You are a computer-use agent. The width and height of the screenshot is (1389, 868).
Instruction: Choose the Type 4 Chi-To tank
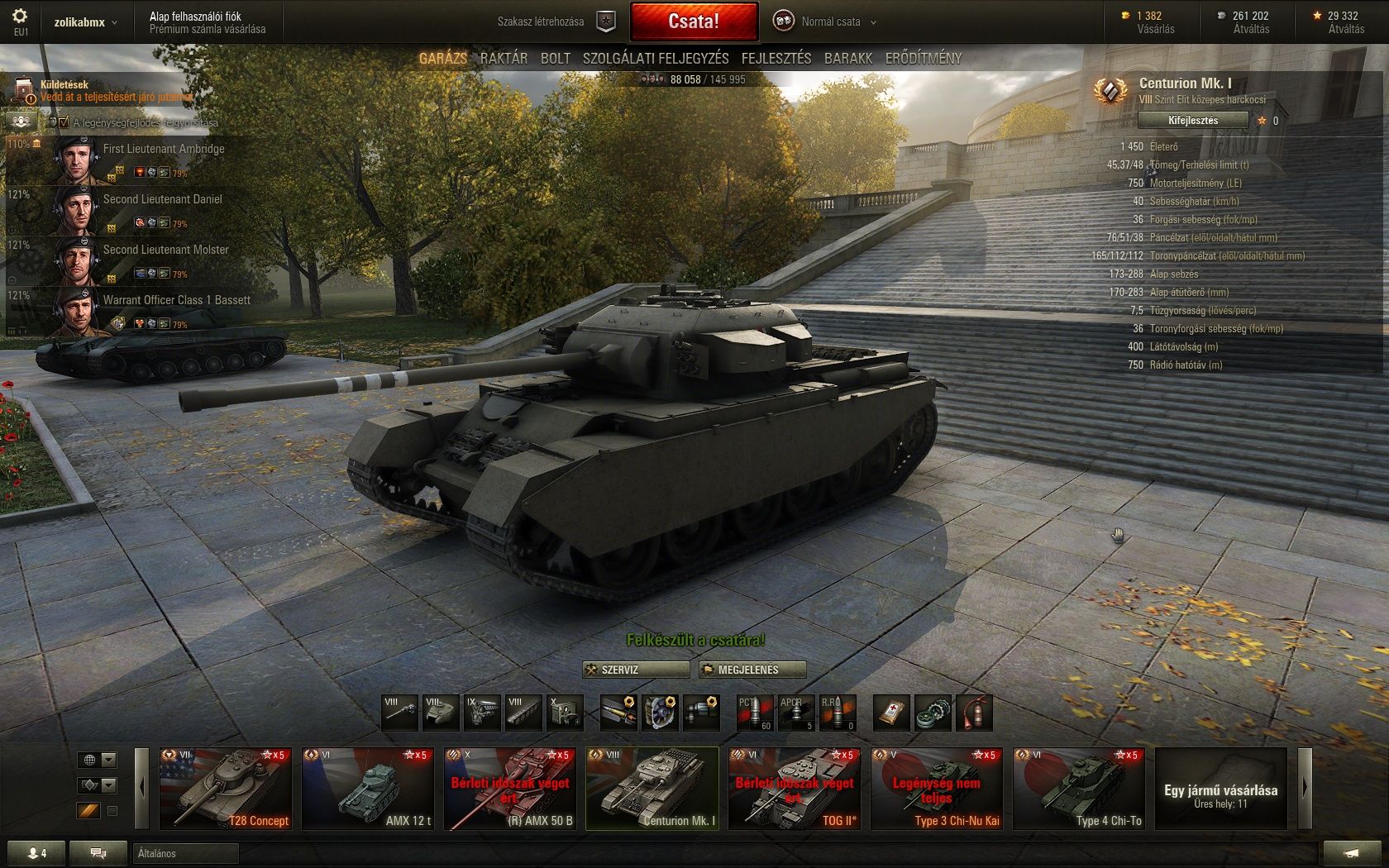coord(1078,789)
